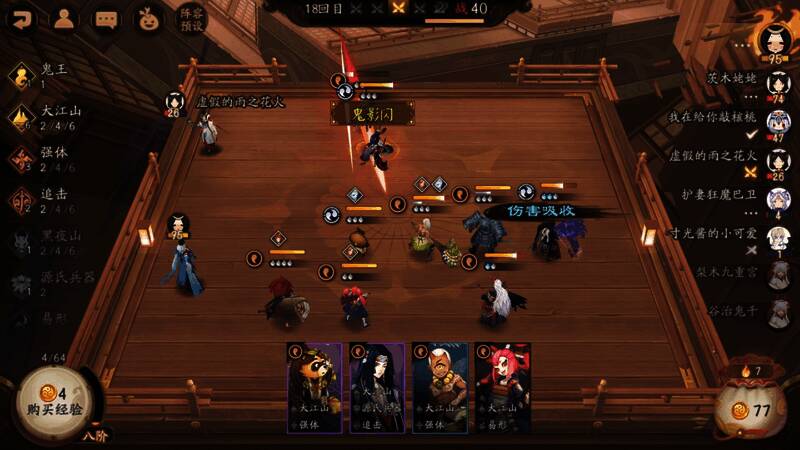Buy the dark-haired 追击 shop card
Screen dimensions: 800x450
coord(377,388)
